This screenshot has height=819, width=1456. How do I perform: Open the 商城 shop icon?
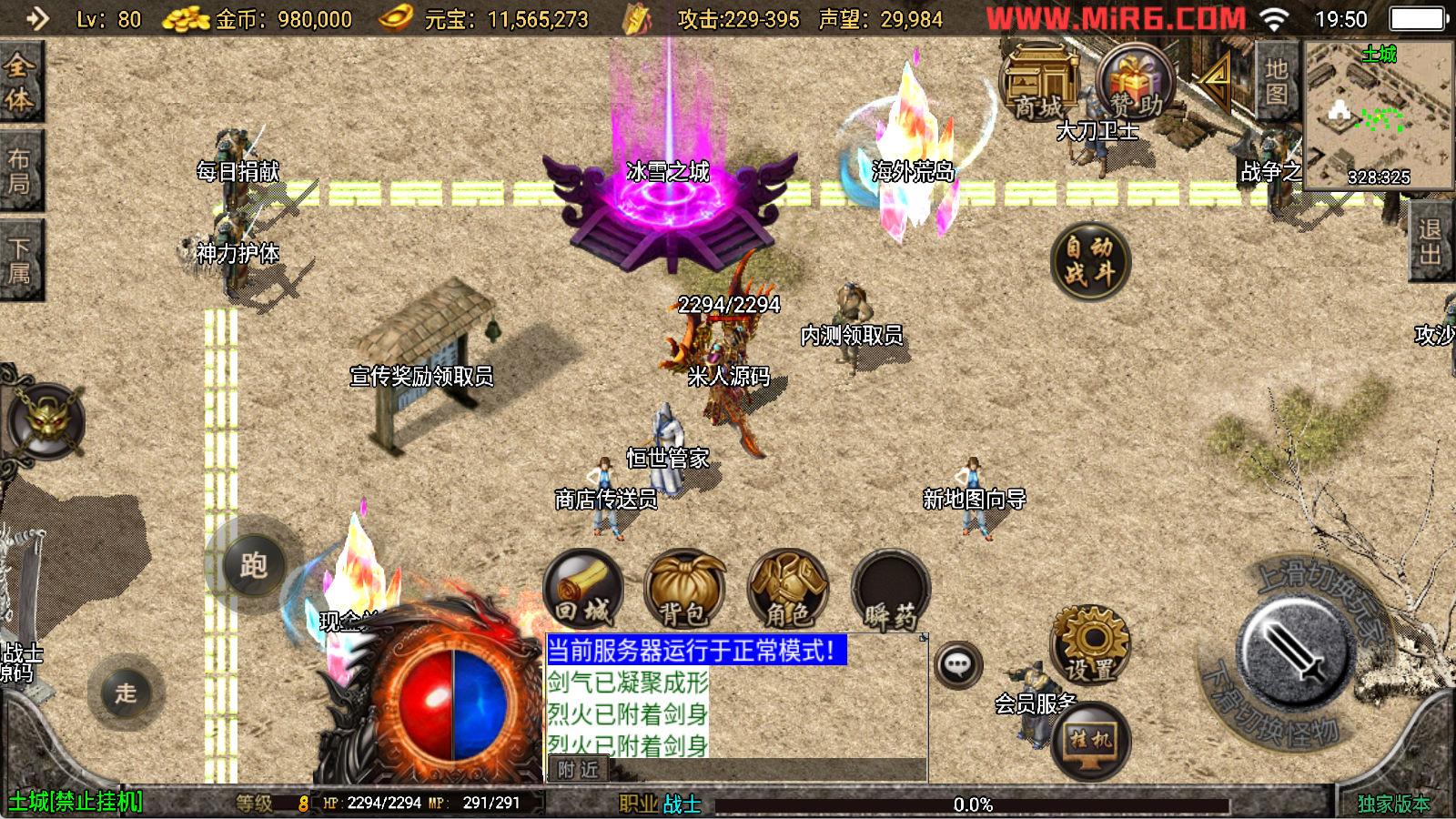[1037, 84]
